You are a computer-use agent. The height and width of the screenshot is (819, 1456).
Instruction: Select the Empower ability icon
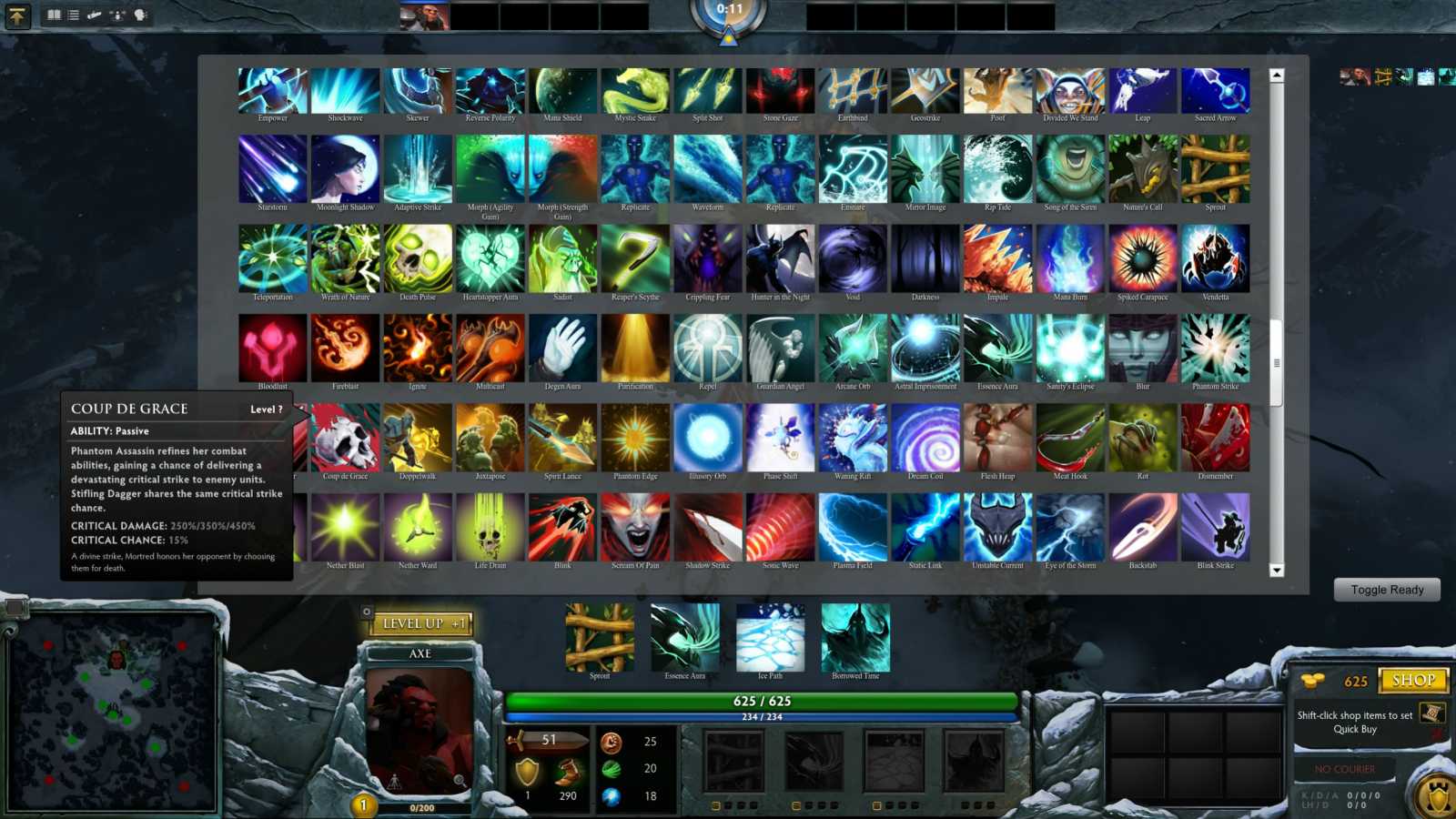click(x=270, y=88)
